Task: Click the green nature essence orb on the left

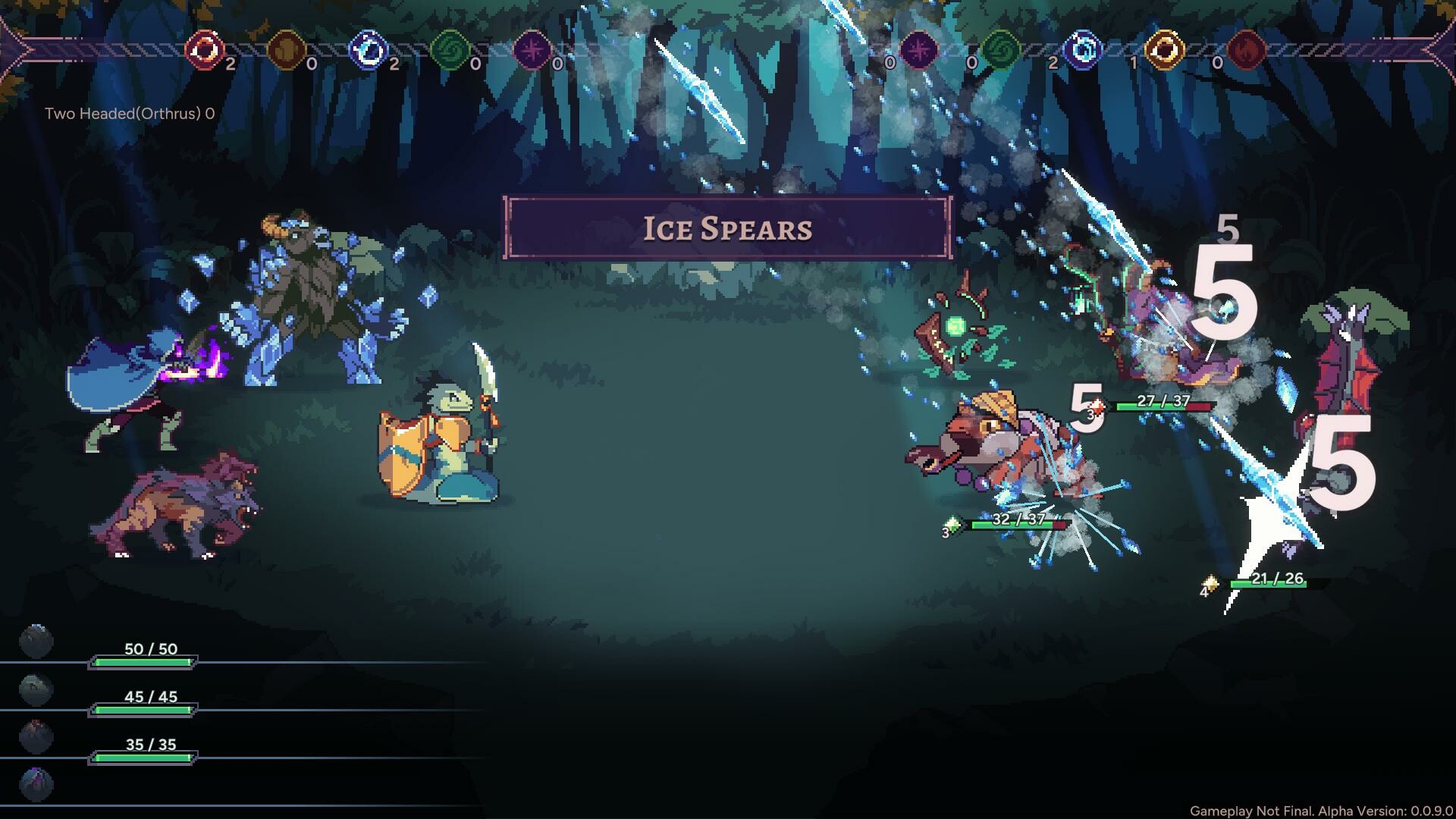Action: (451, 52)
